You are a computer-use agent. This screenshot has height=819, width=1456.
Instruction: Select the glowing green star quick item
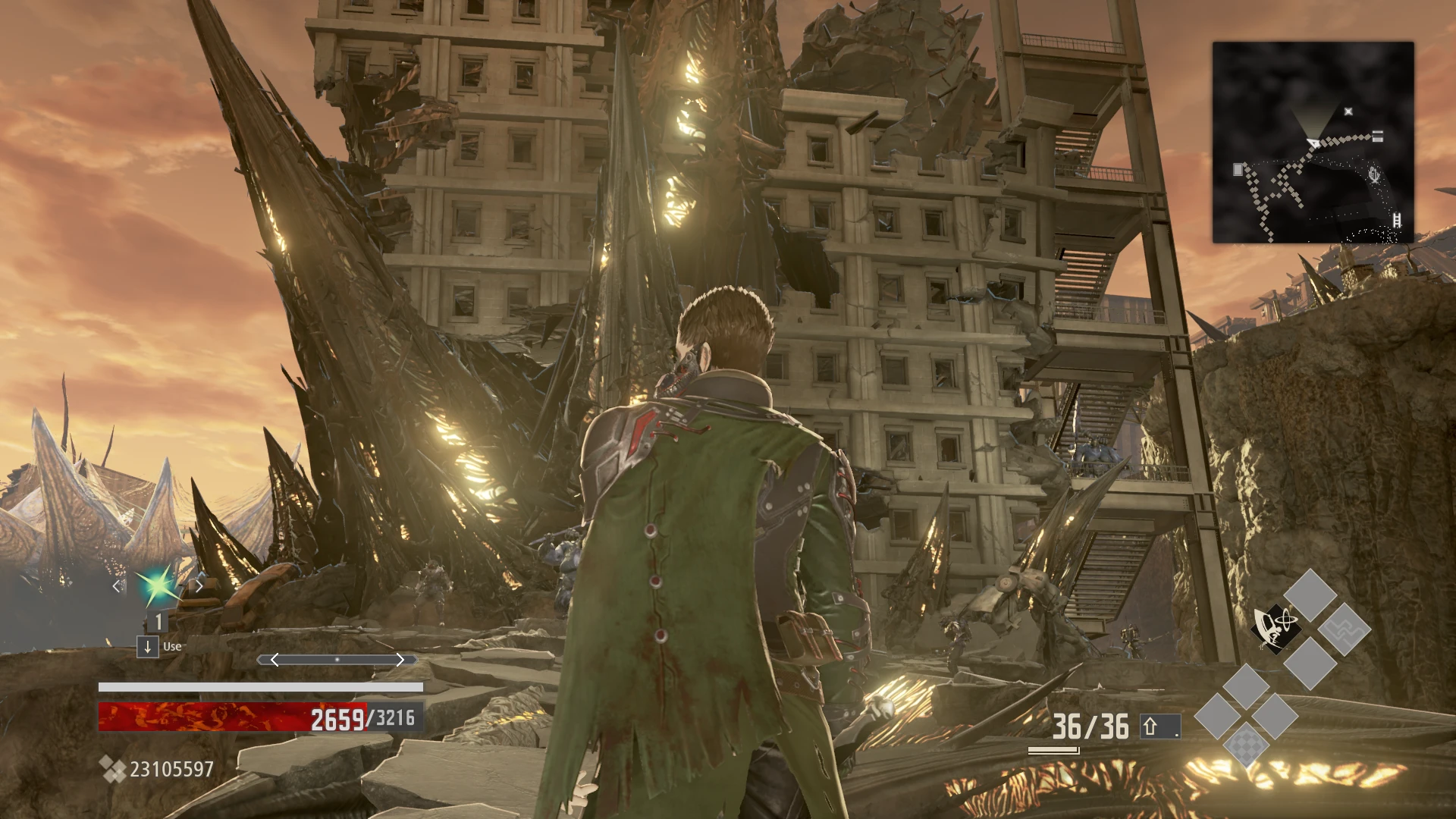[x=157, y=585]
